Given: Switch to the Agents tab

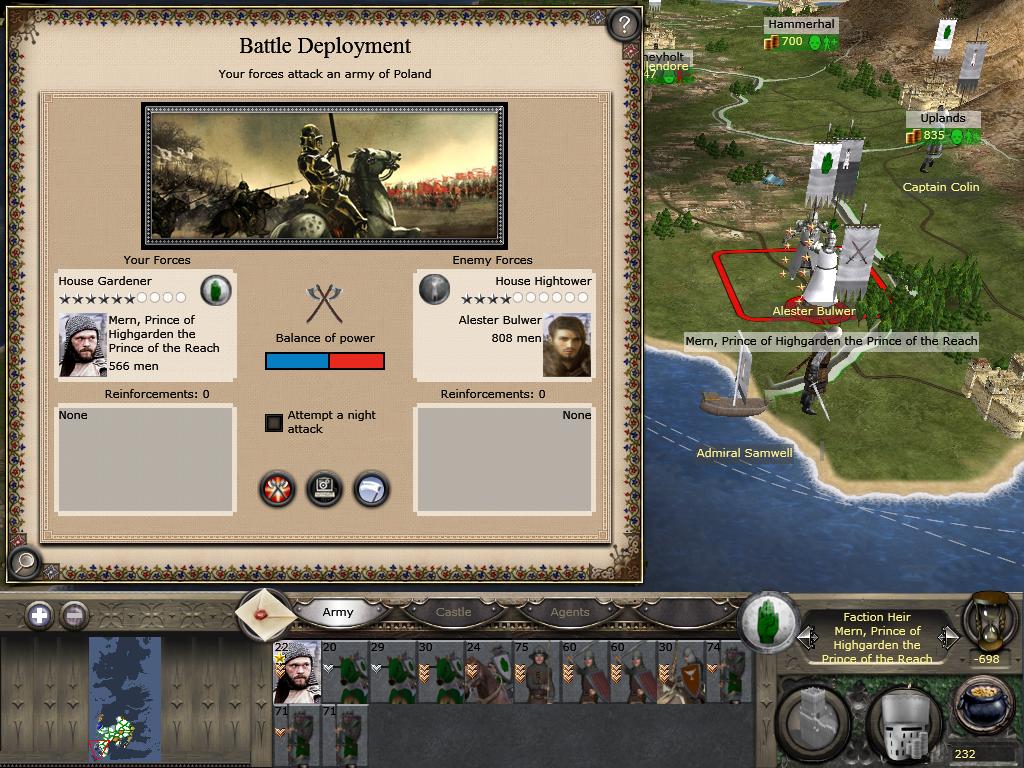Looking at the screenshot, I should 570,612.
